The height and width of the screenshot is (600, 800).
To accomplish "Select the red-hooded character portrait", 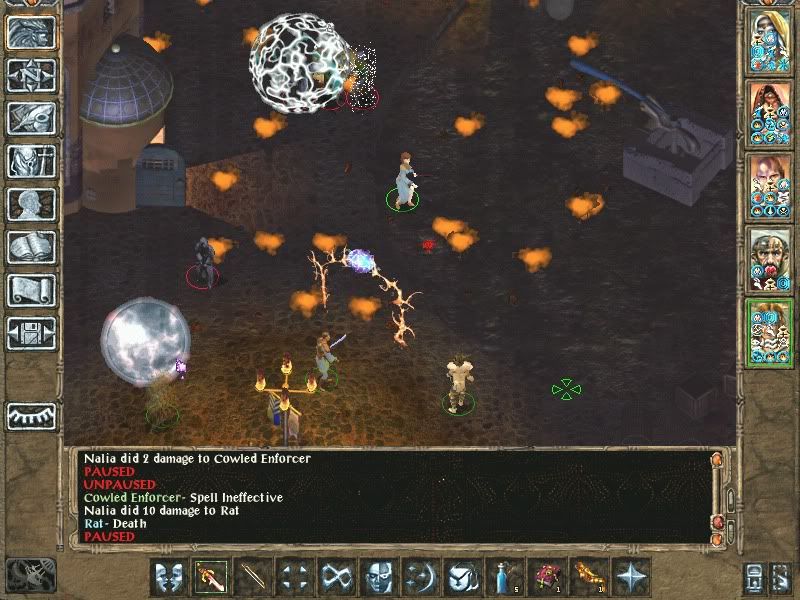I will coord(769,113).
